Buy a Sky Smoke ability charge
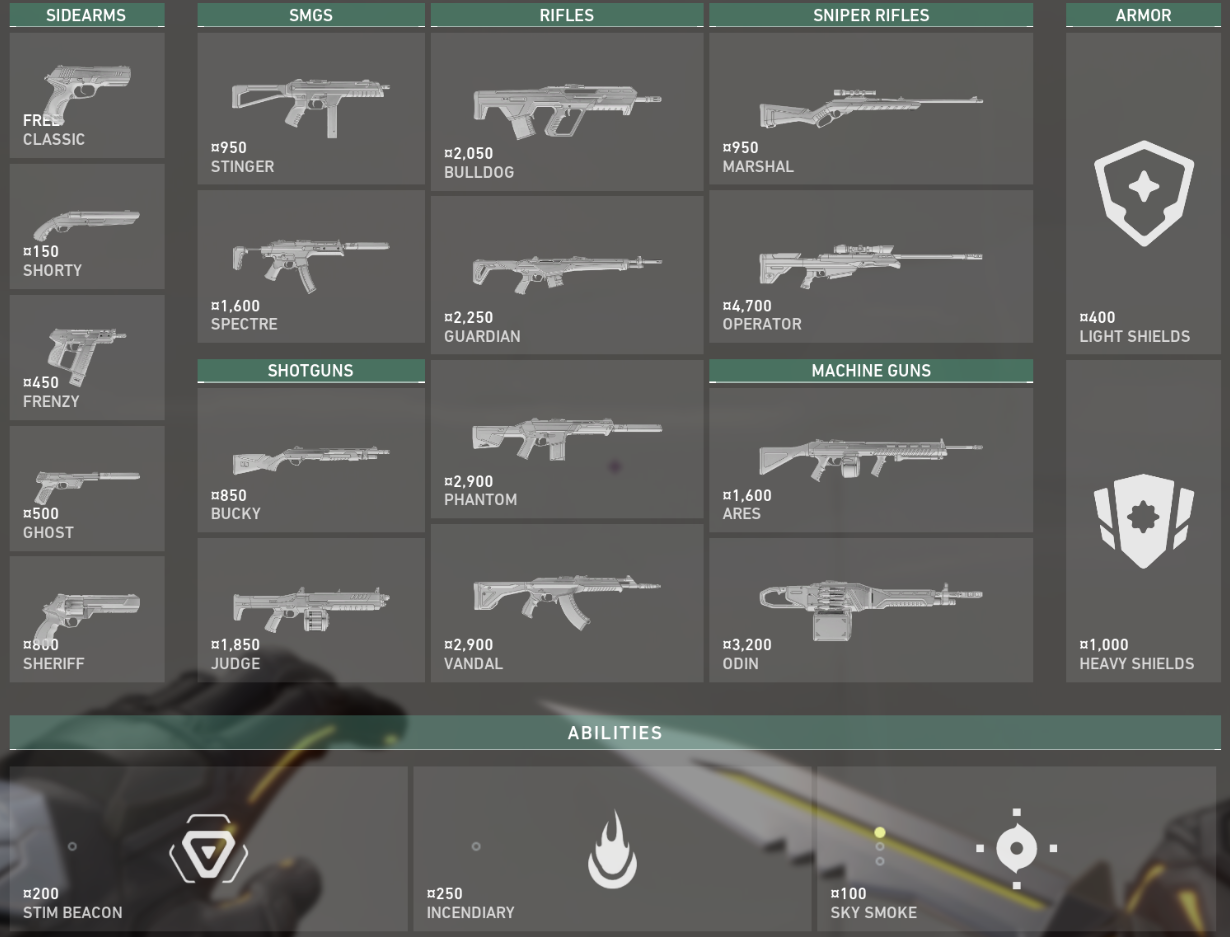 coord(1016,849)
